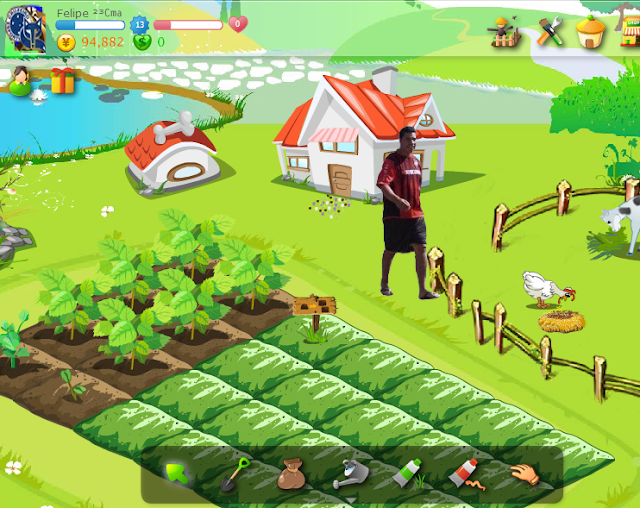
Task: Select the red pesticide tube
Action: (464, 472)
